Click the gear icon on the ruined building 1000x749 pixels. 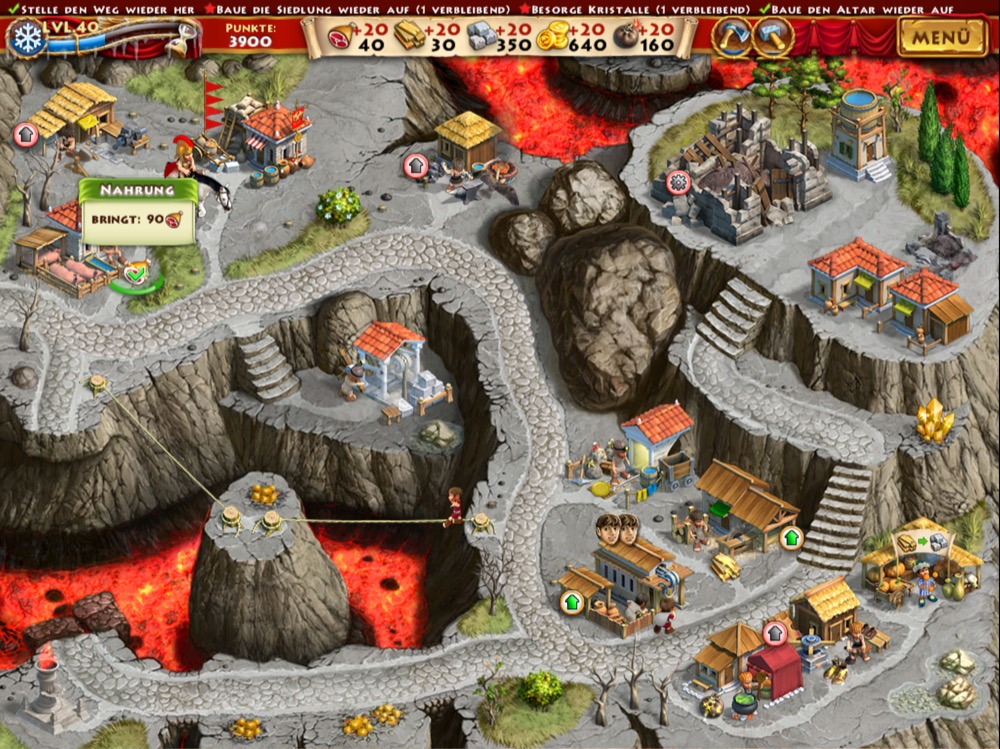(679, 183)
